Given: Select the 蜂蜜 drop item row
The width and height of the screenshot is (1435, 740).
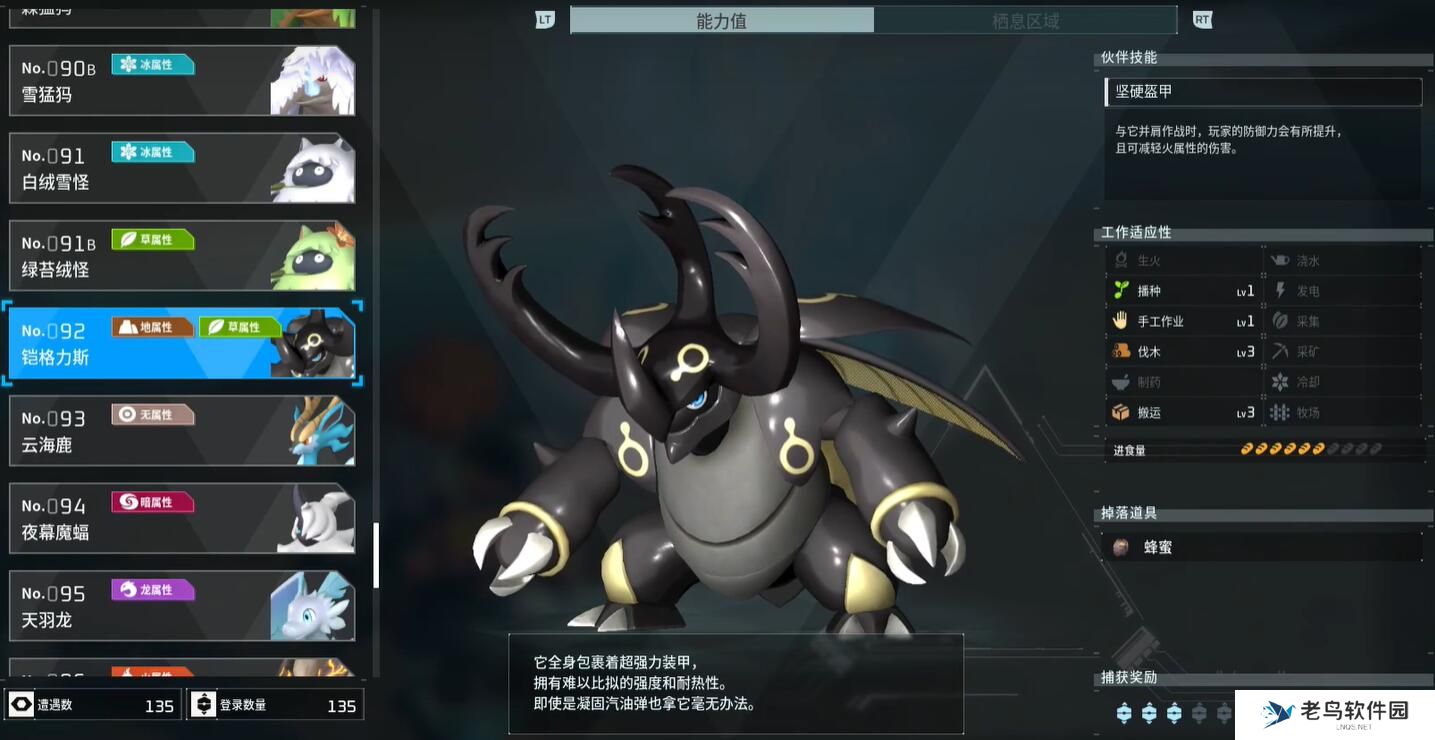Looking at the screenshot, I should click(1263, 547).
